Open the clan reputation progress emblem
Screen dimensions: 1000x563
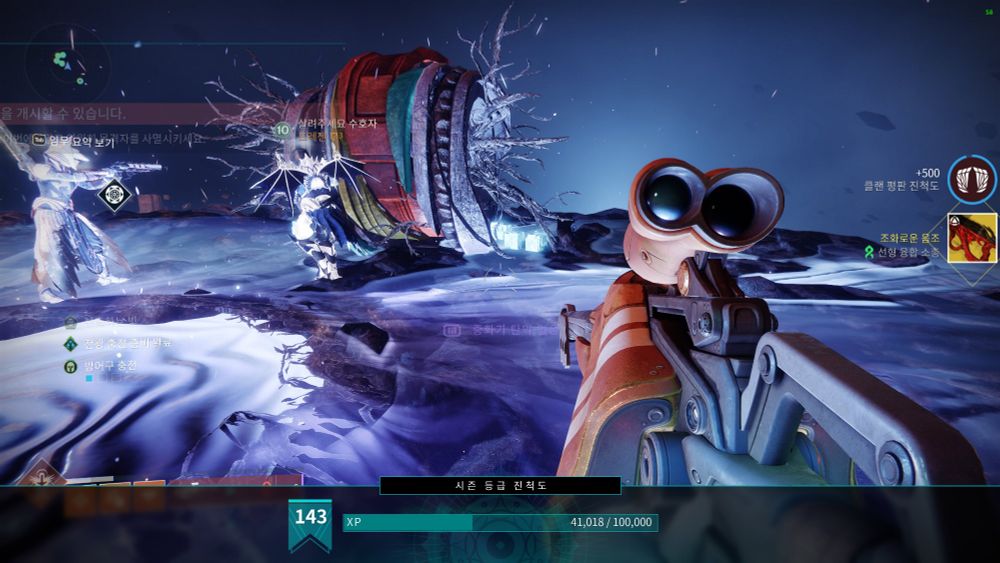tap(971, 180)
